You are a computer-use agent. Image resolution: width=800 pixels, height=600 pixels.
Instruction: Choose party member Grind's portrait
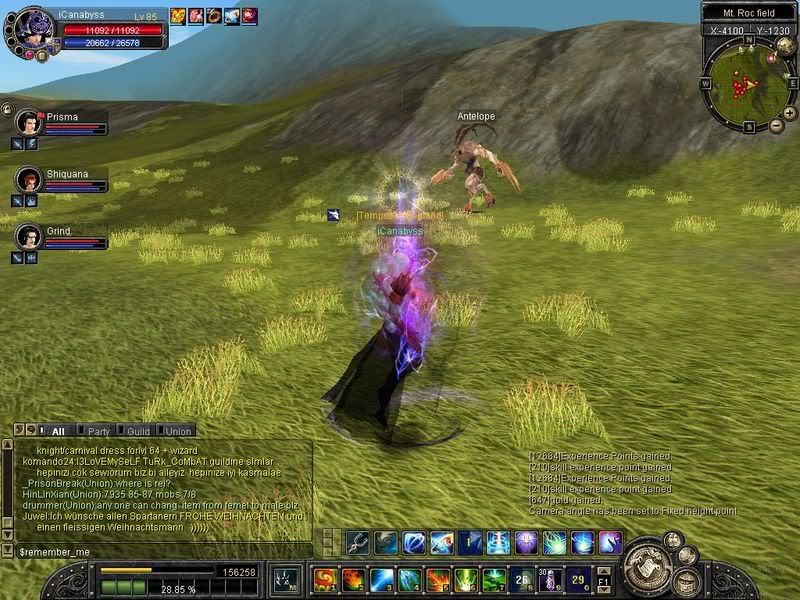pyautogui.click(x=28, y=237)
